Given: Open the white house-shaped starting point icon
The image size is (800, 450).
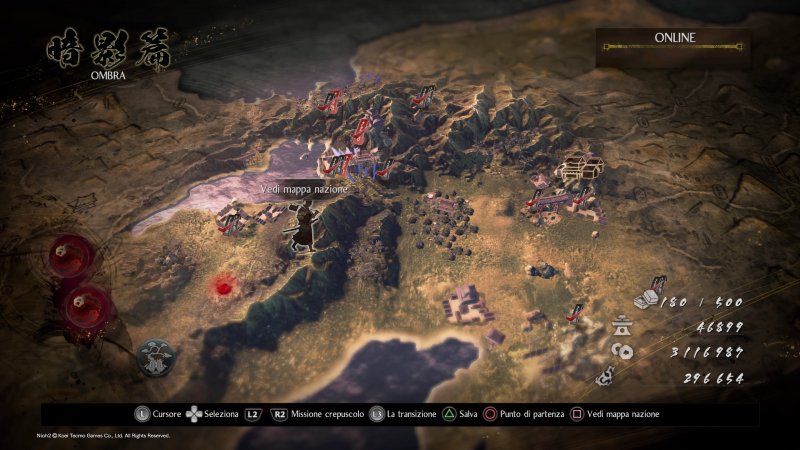Looking at the screenshot, I should [x=579, y=167].
